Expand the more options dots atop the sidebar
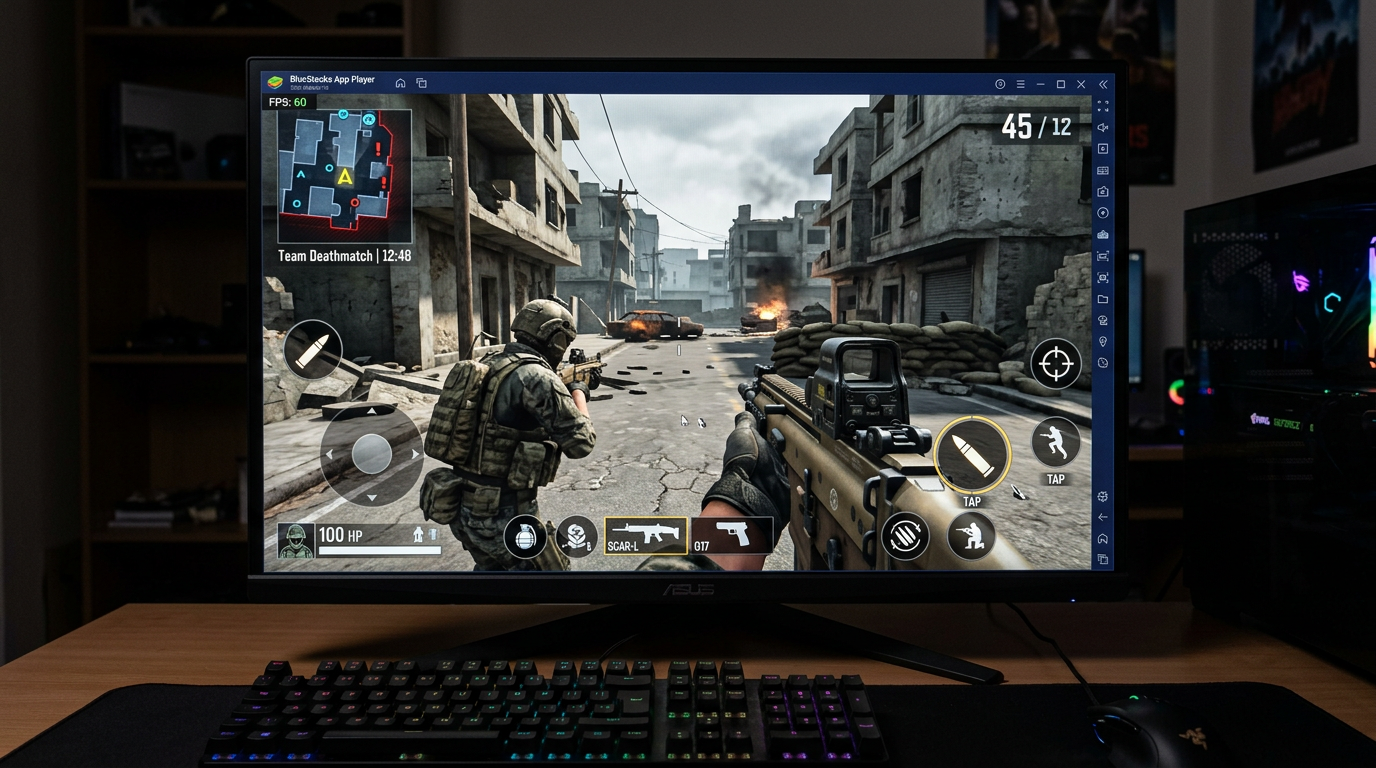Screen dimensions: 1376x768 tap(1101, 105)
